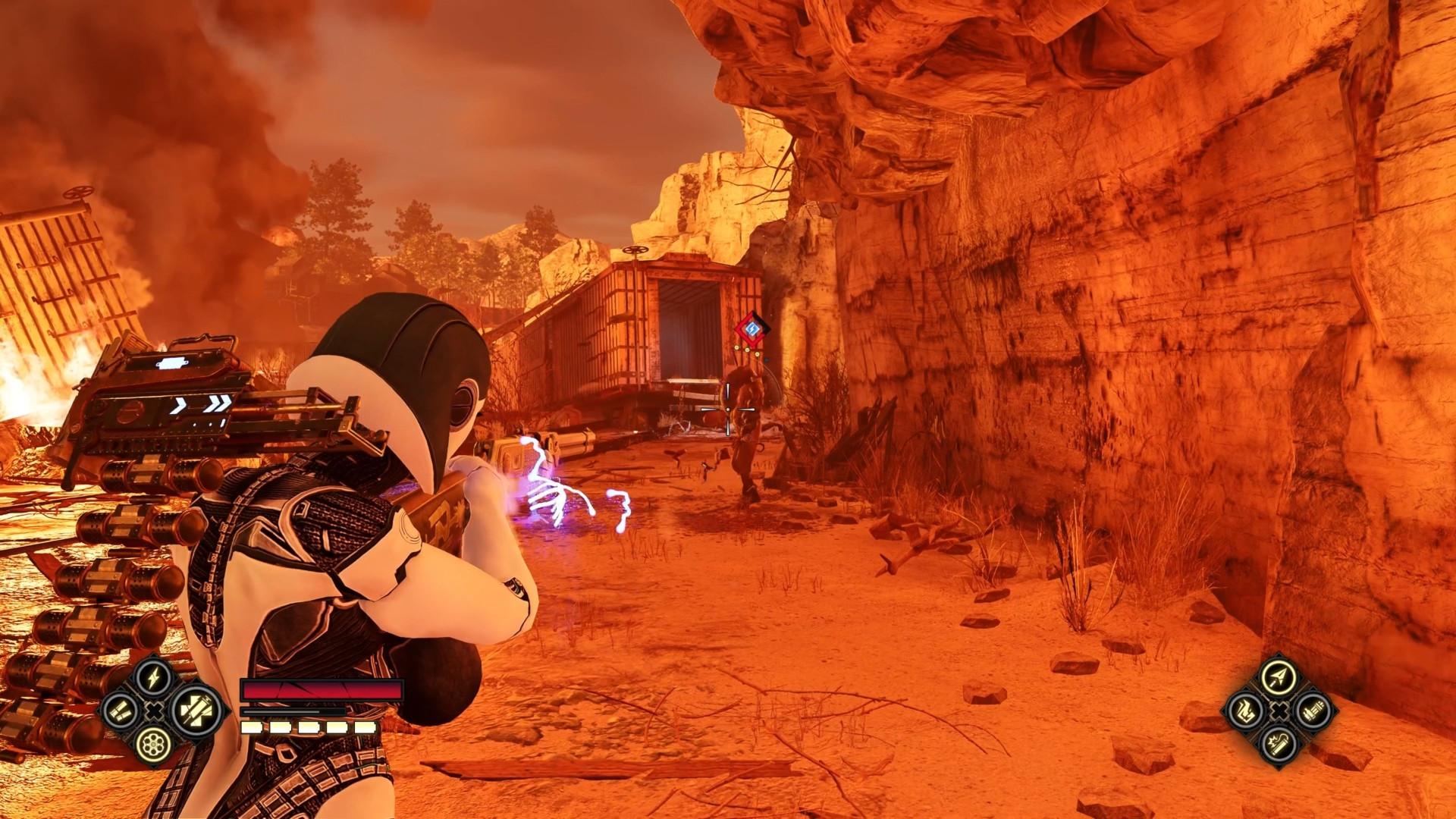Select the rifle ammo icon on the right wheel

pos(1313,711)
